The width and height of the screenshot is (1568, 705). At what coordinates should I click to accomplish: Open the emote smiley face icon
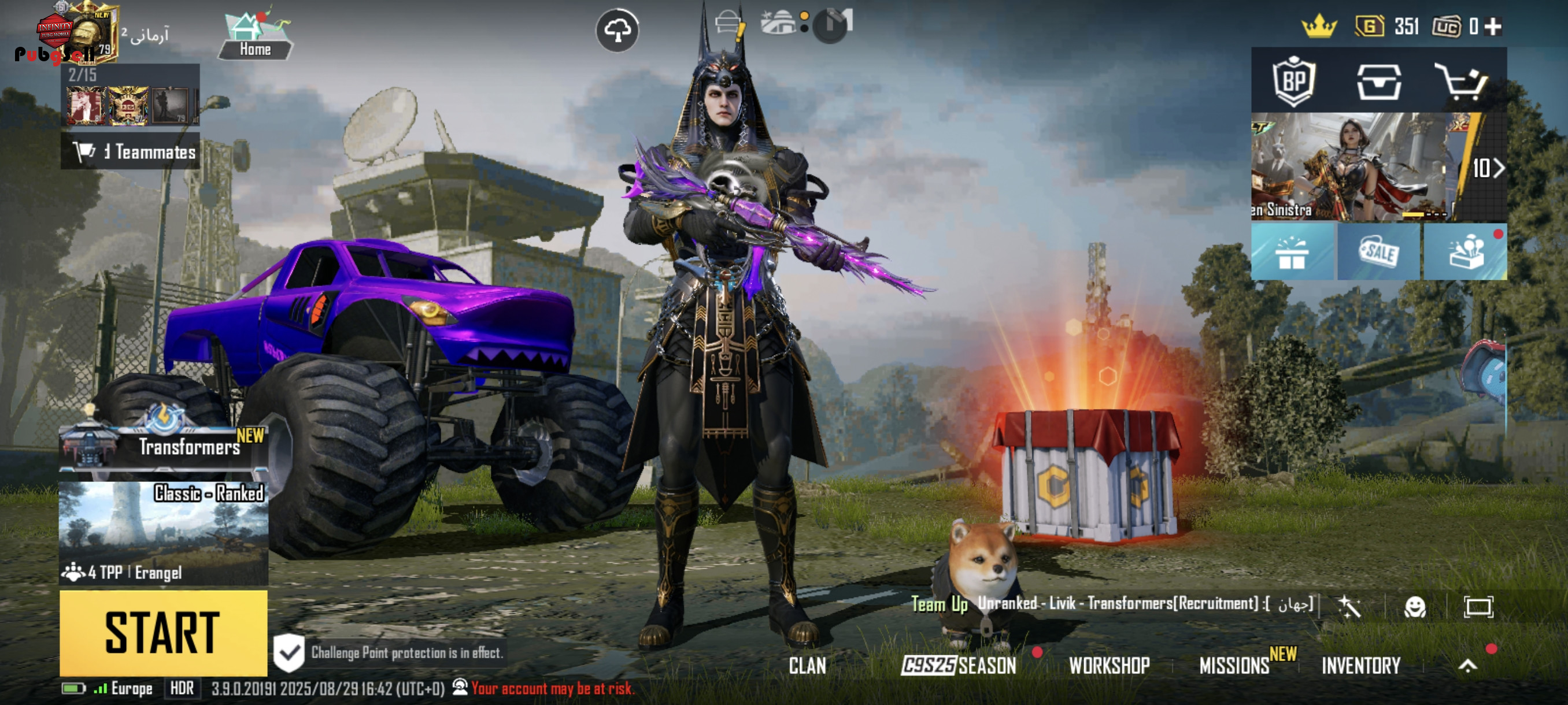click(1415, 606)
